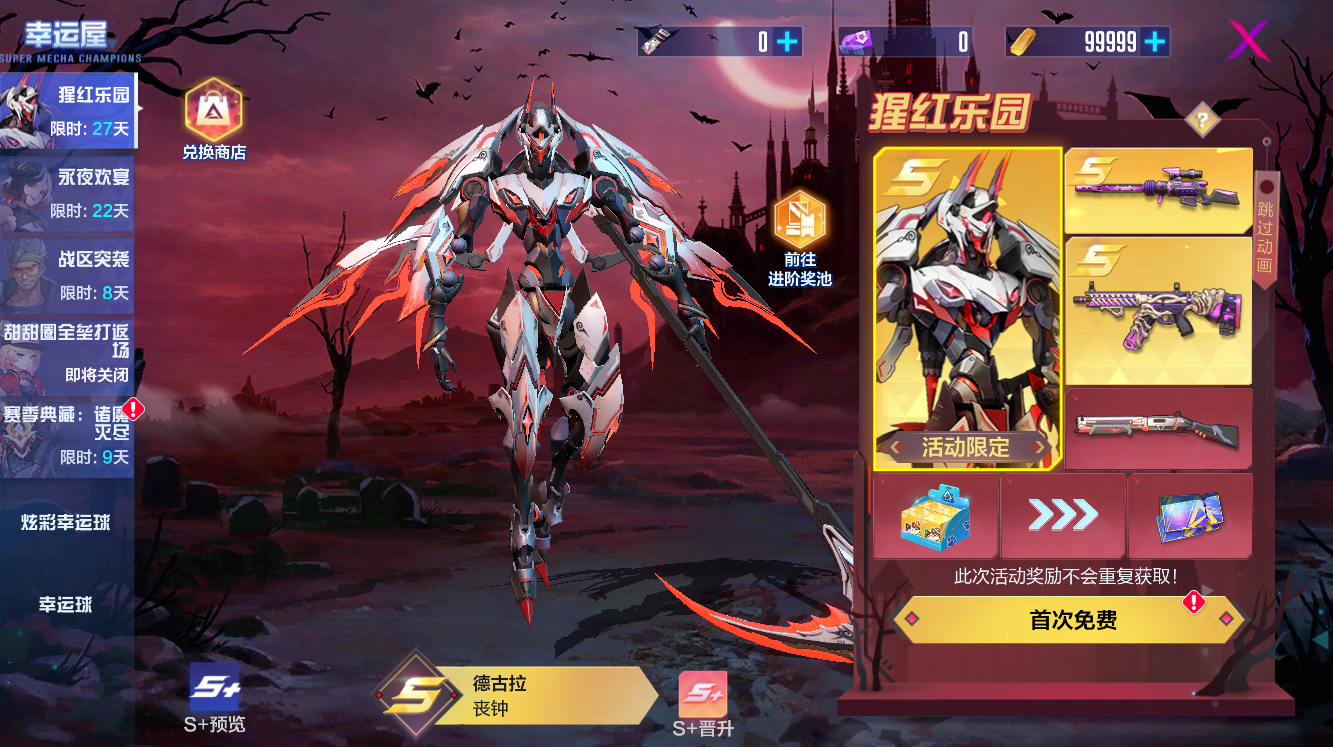Go to the 进阶奖池 advanced pool
The width and height of the screenshot is (1333, 747).
[800, 238]
